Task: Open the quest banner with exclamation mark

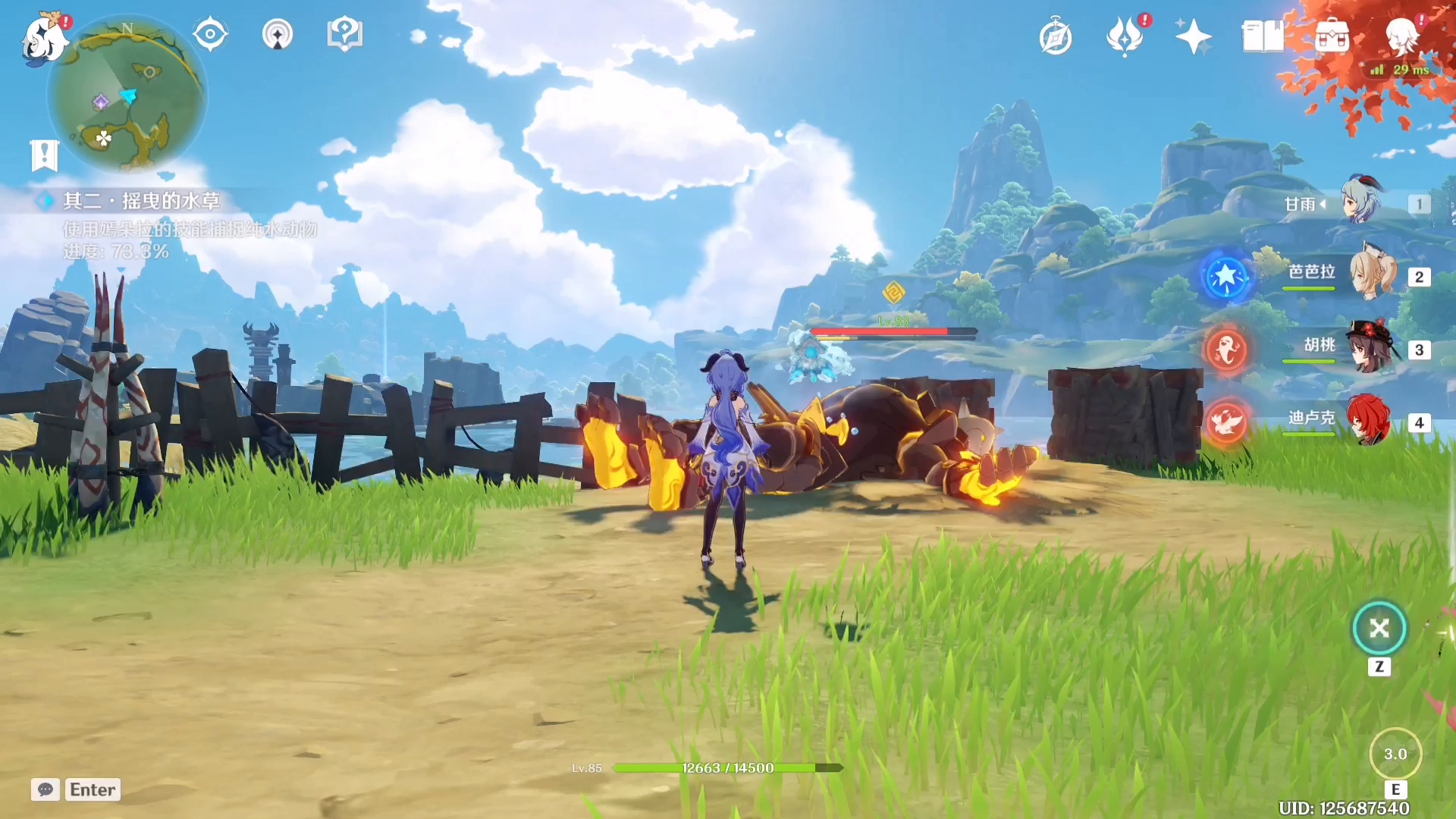Action: tap(45, 155)
